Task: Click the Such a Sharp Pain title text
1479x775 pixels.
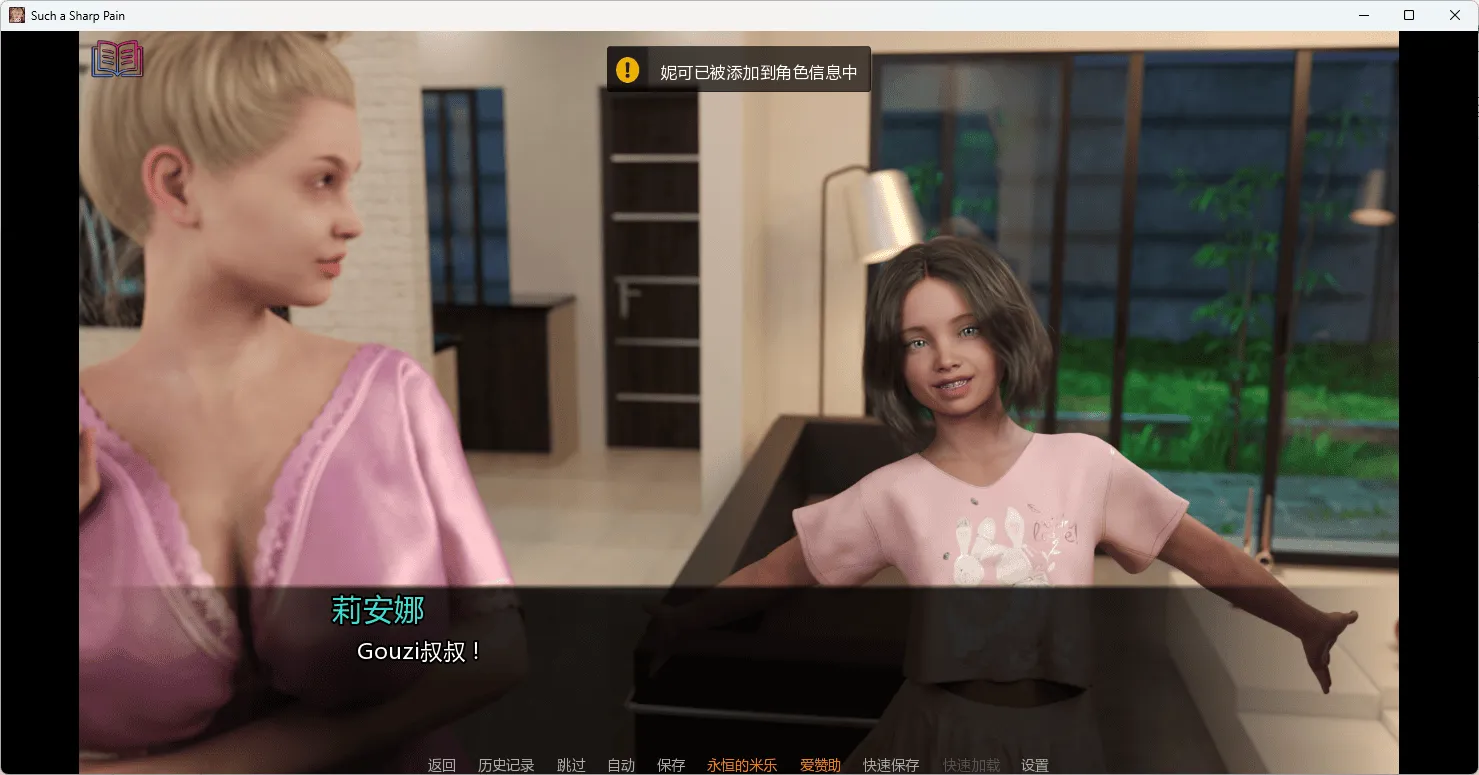Action: (77, 14)
